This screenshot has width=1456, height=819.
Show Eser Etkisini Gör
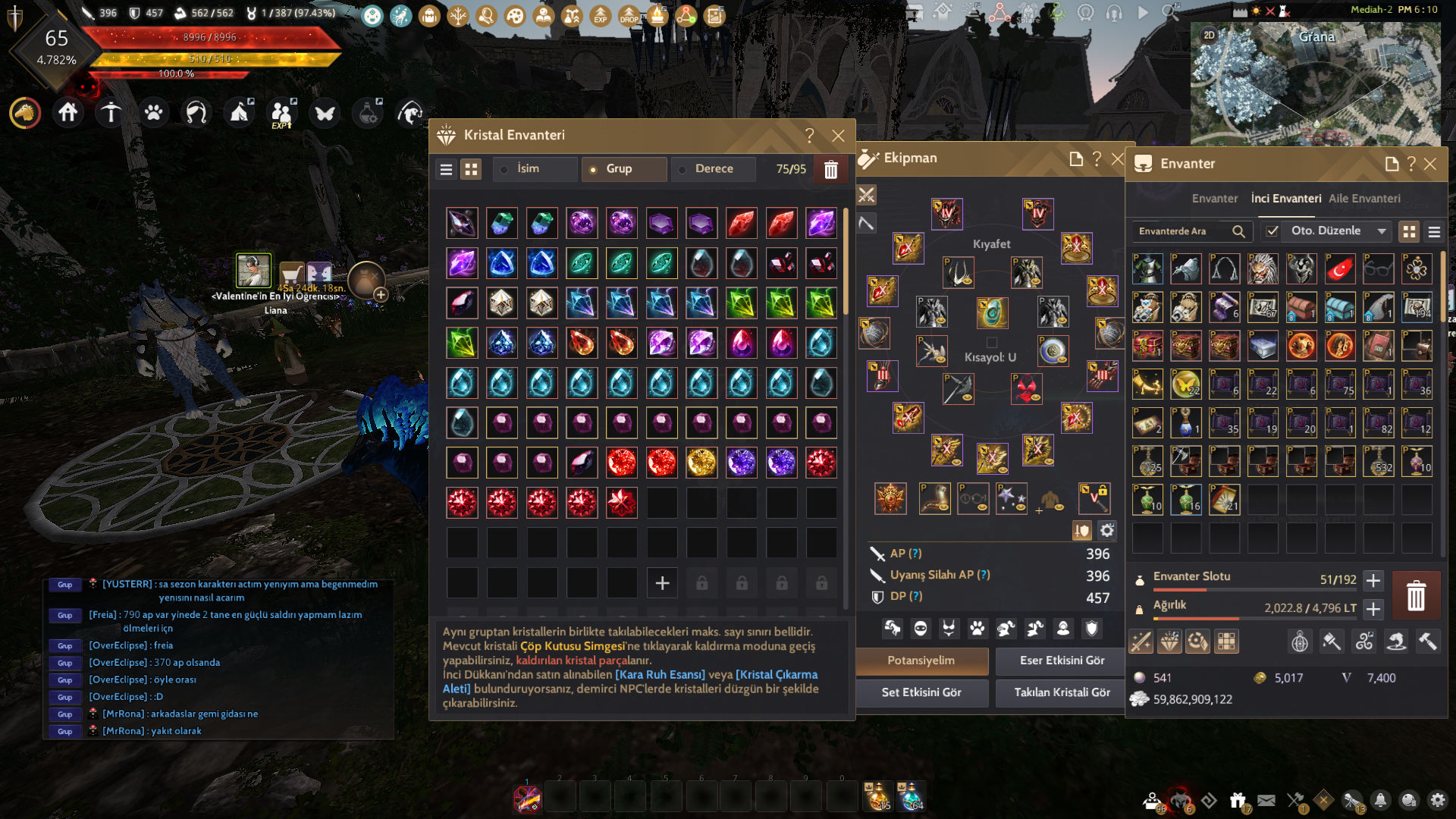point(1062,661)
